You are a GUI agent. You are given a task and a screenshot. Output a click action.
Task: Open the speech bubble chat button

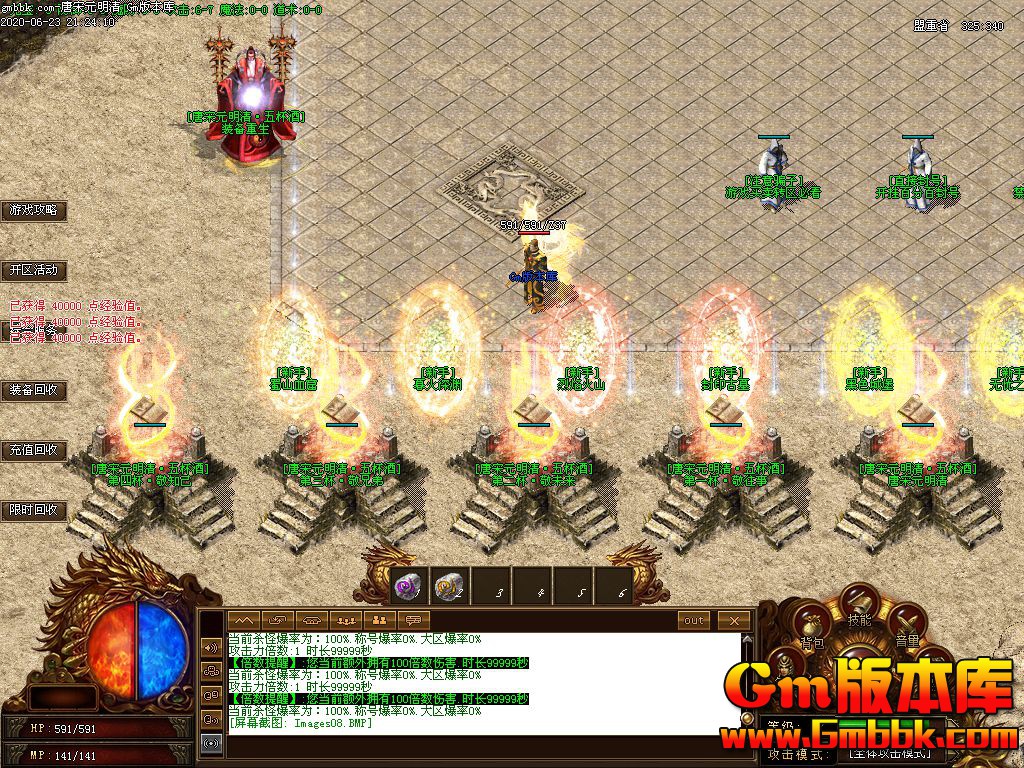click(412, 621)
